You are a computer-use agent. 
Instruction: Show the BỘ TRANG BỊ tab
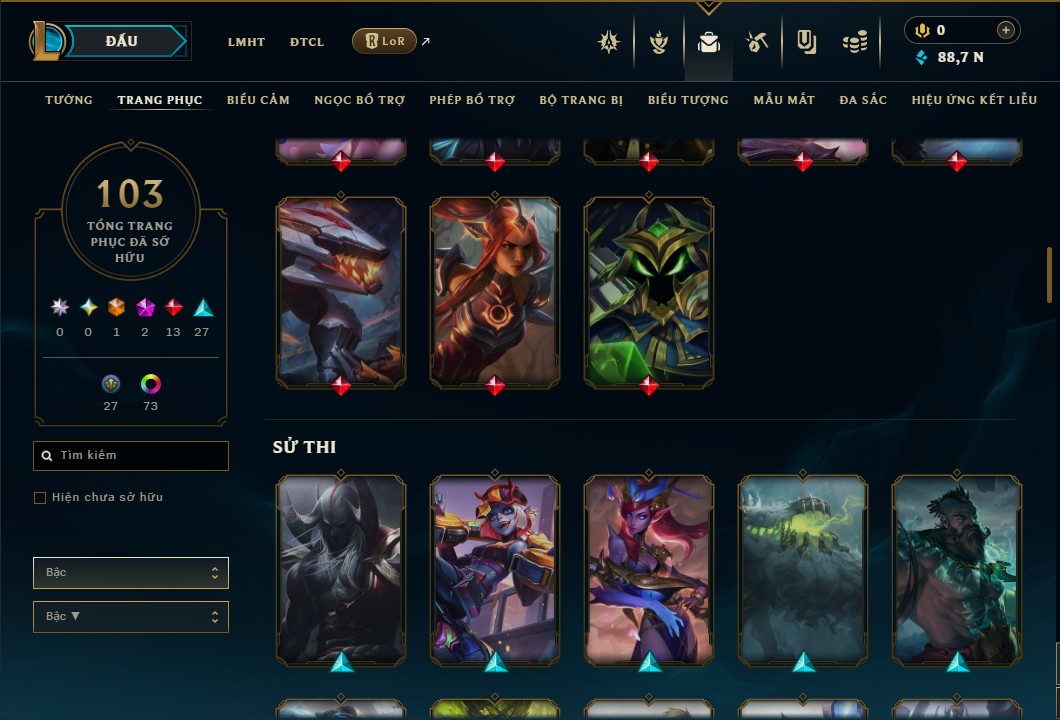(x=581, y=100)
